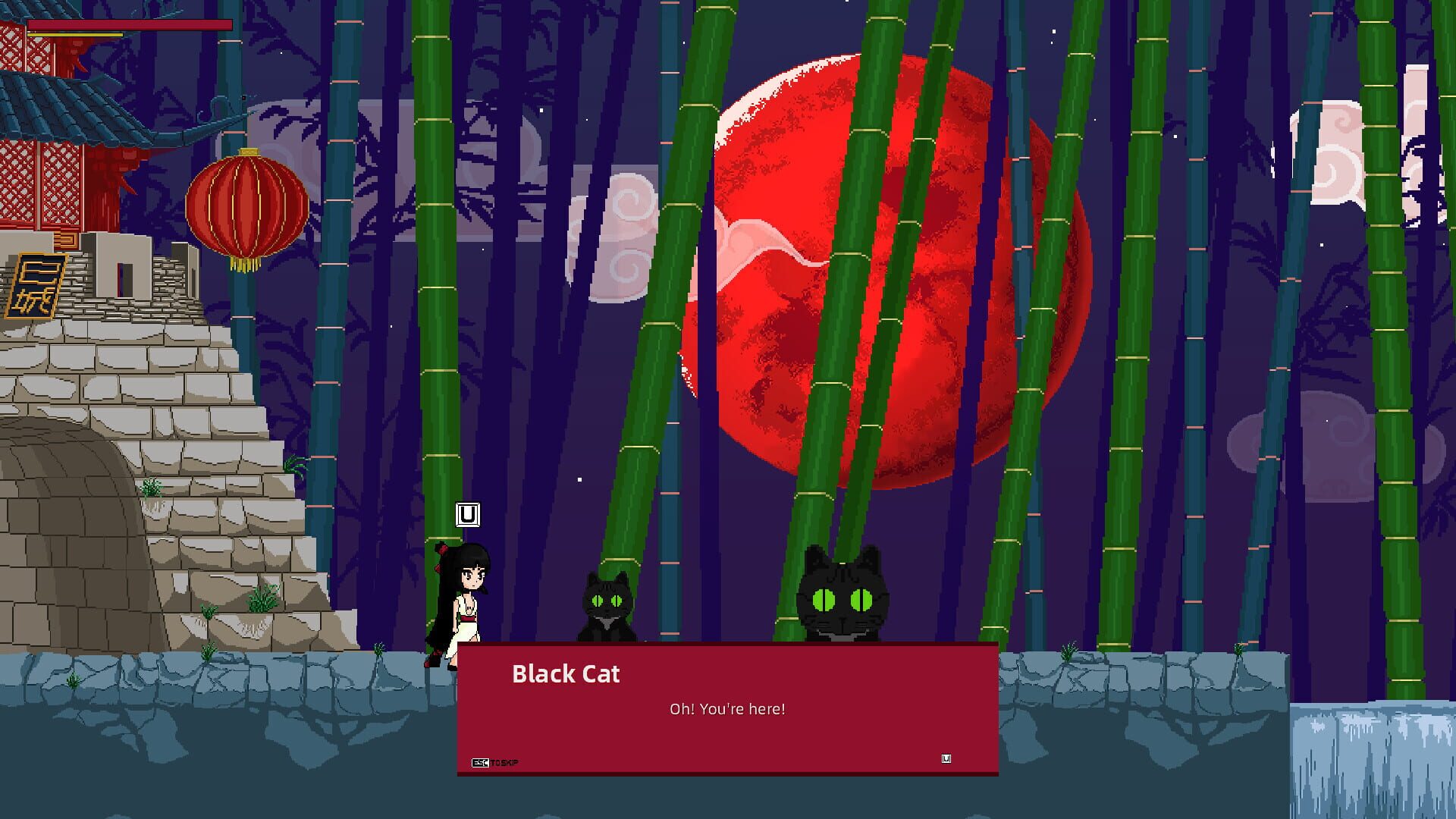
Task: Click the dialogue text 'Oh! You're here!'
Action: coord(728,709)
